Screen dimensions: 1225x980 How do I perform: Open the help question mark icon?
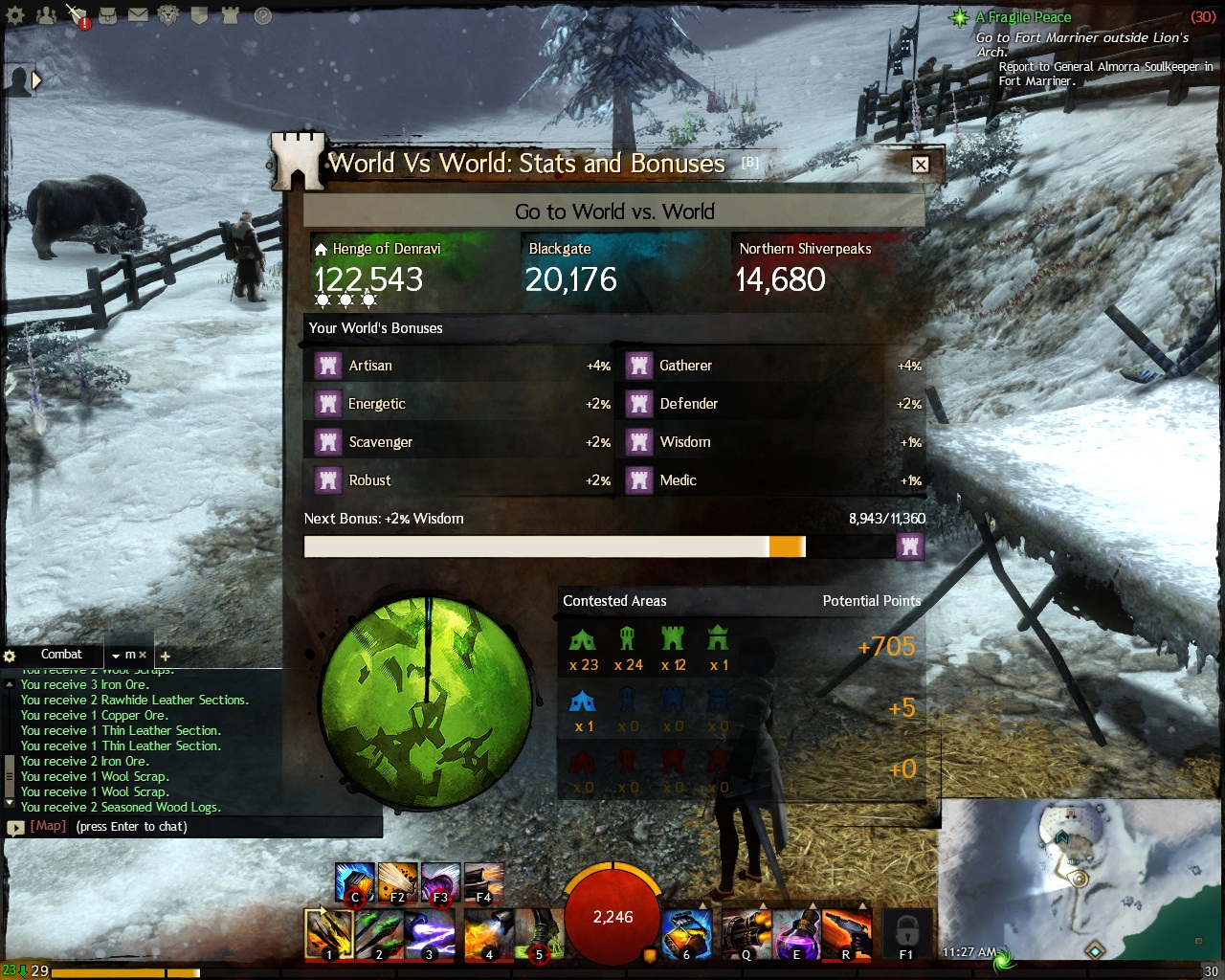pyautogui.click(x=262, y=15)
